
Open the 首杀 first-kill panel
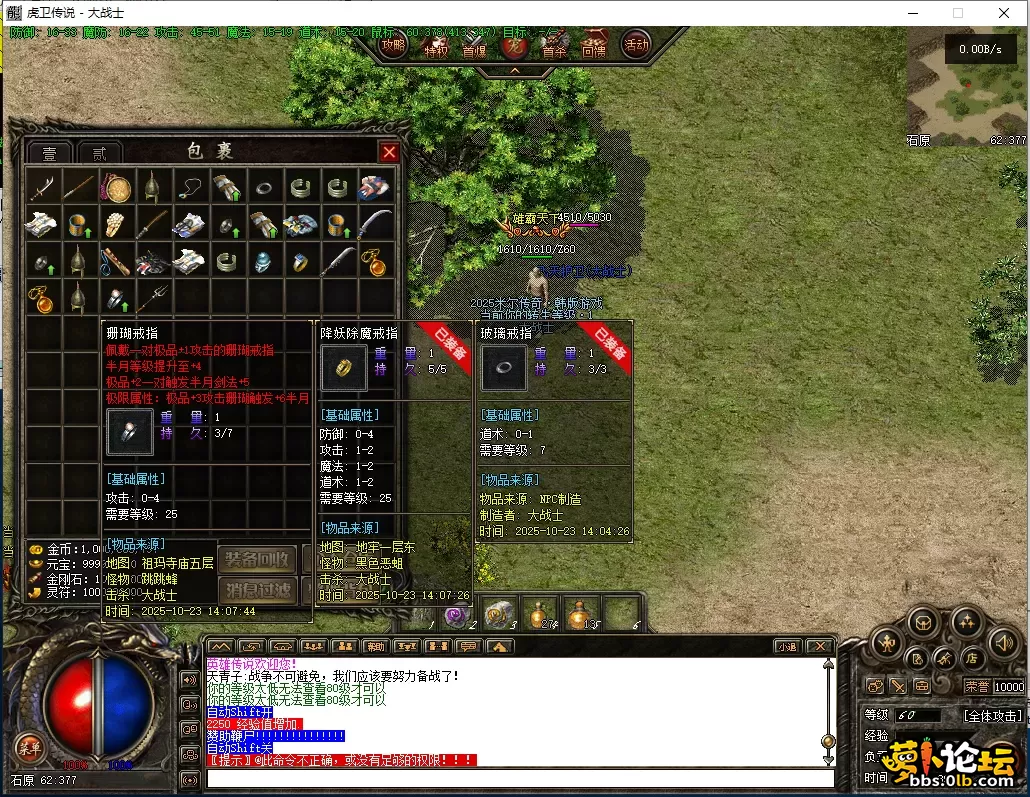point(554,46)
